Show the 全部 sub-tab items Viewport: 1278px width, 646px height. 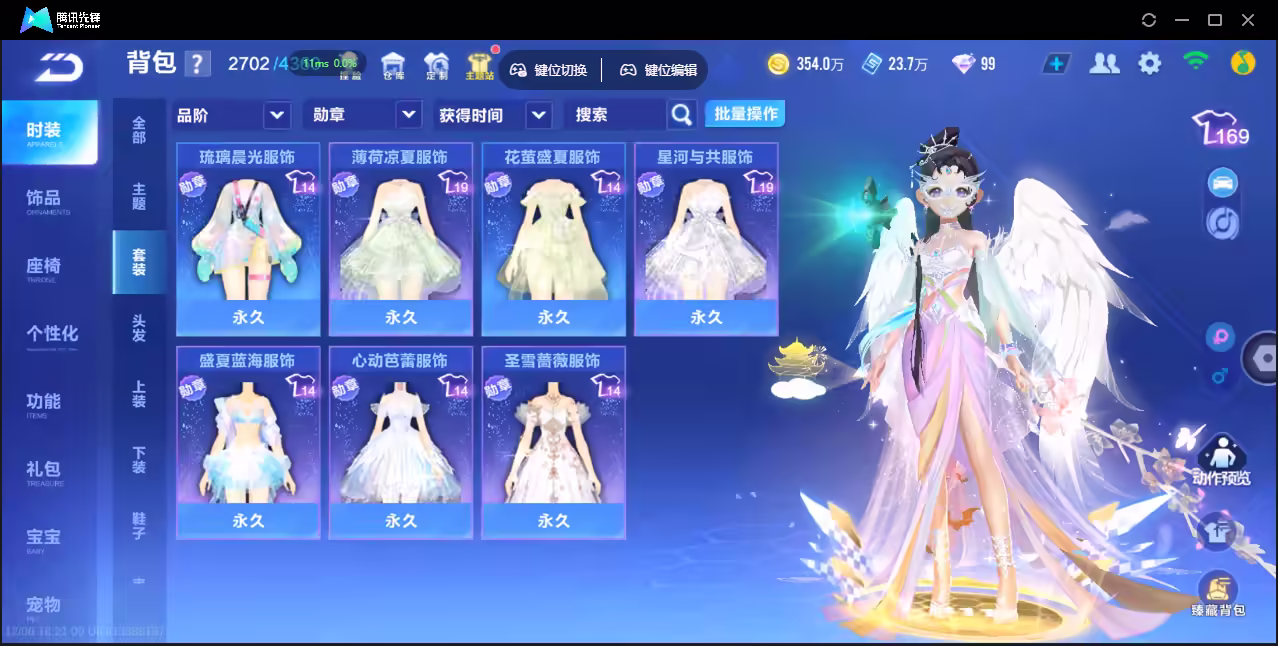139,130
